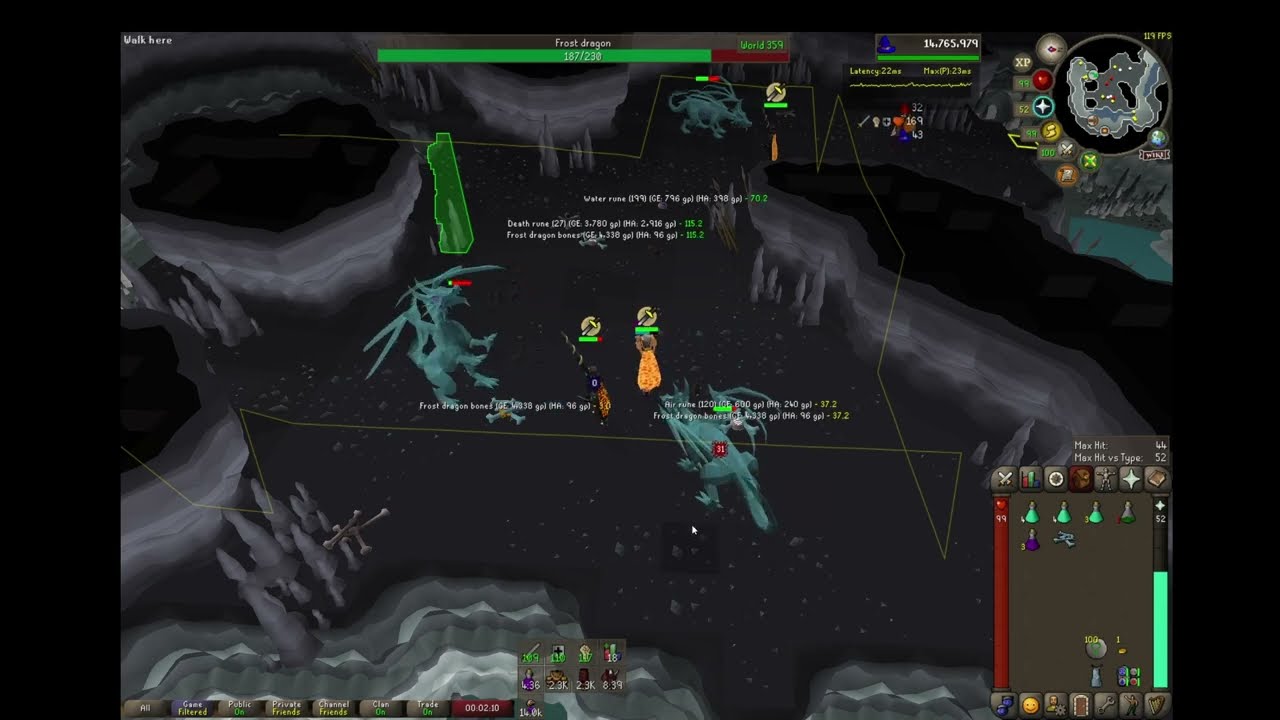Open the Combat Options tab
Screen dimensions: 1280x720
(x=1005, y=480)
